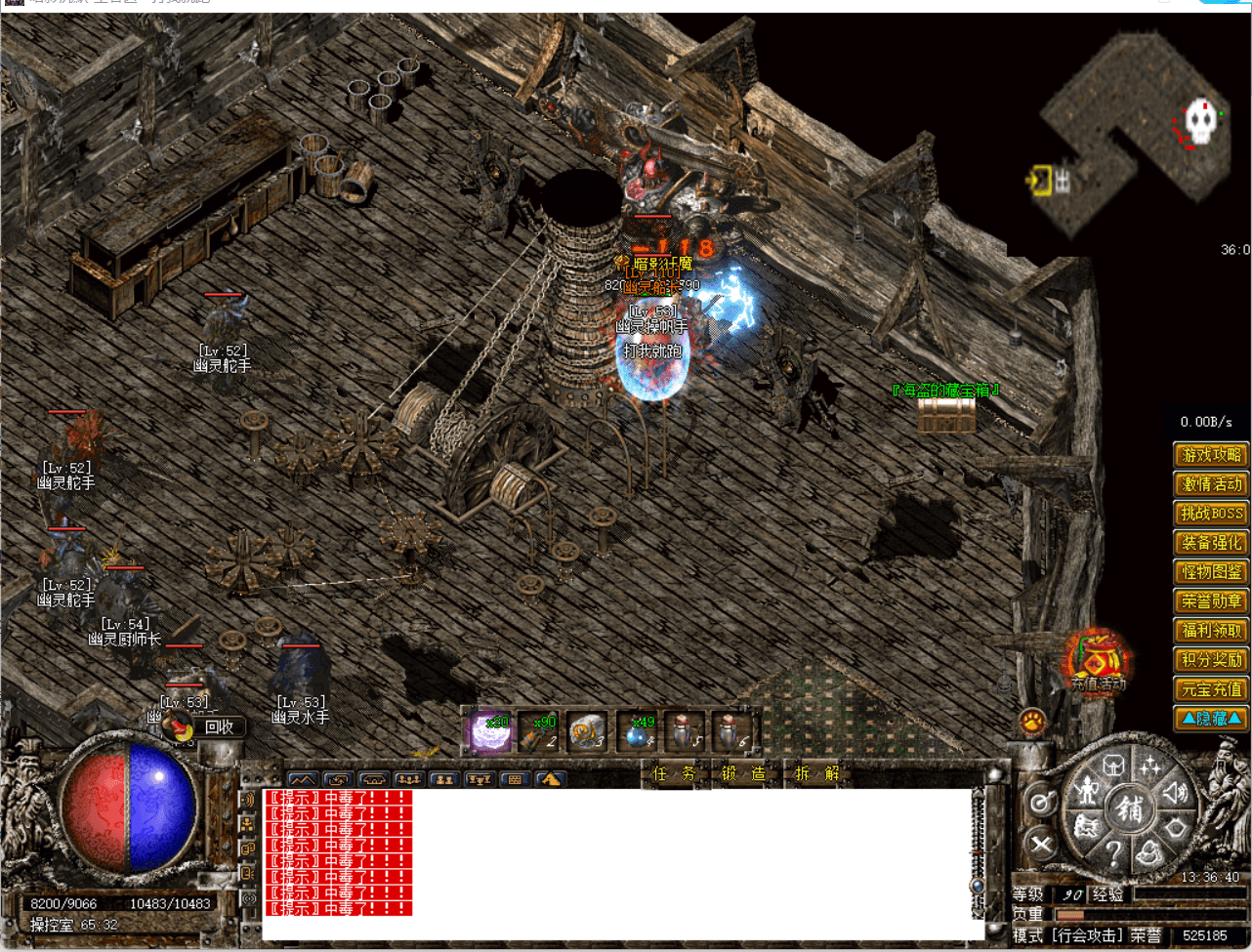Image resolution: width=1252 pixels, height=952 pixels.
Task: Open the 游戏攻略 game guide
Action: pos(1211,455)
